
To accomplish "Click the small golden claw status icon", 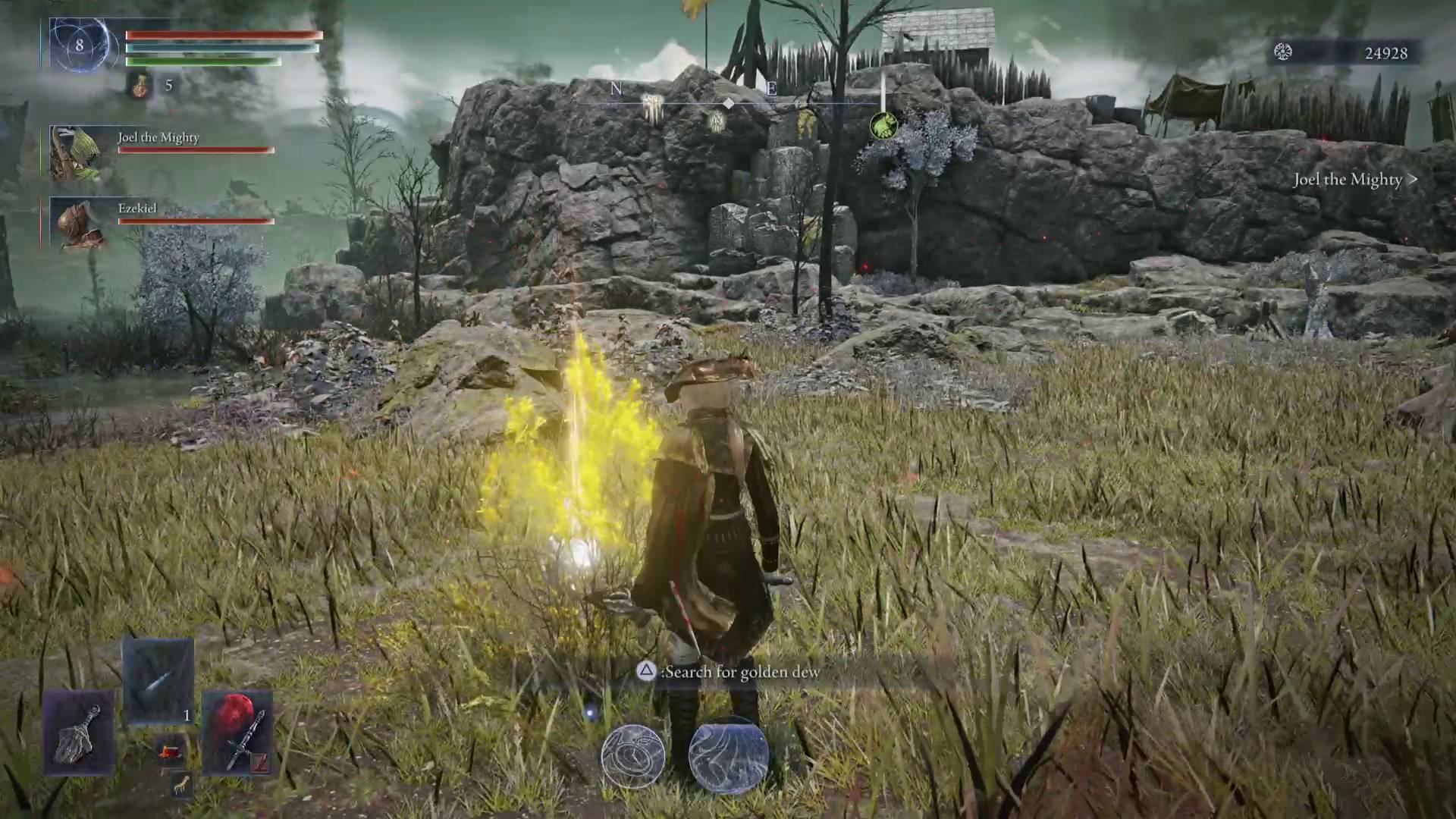I will (180, 786).
